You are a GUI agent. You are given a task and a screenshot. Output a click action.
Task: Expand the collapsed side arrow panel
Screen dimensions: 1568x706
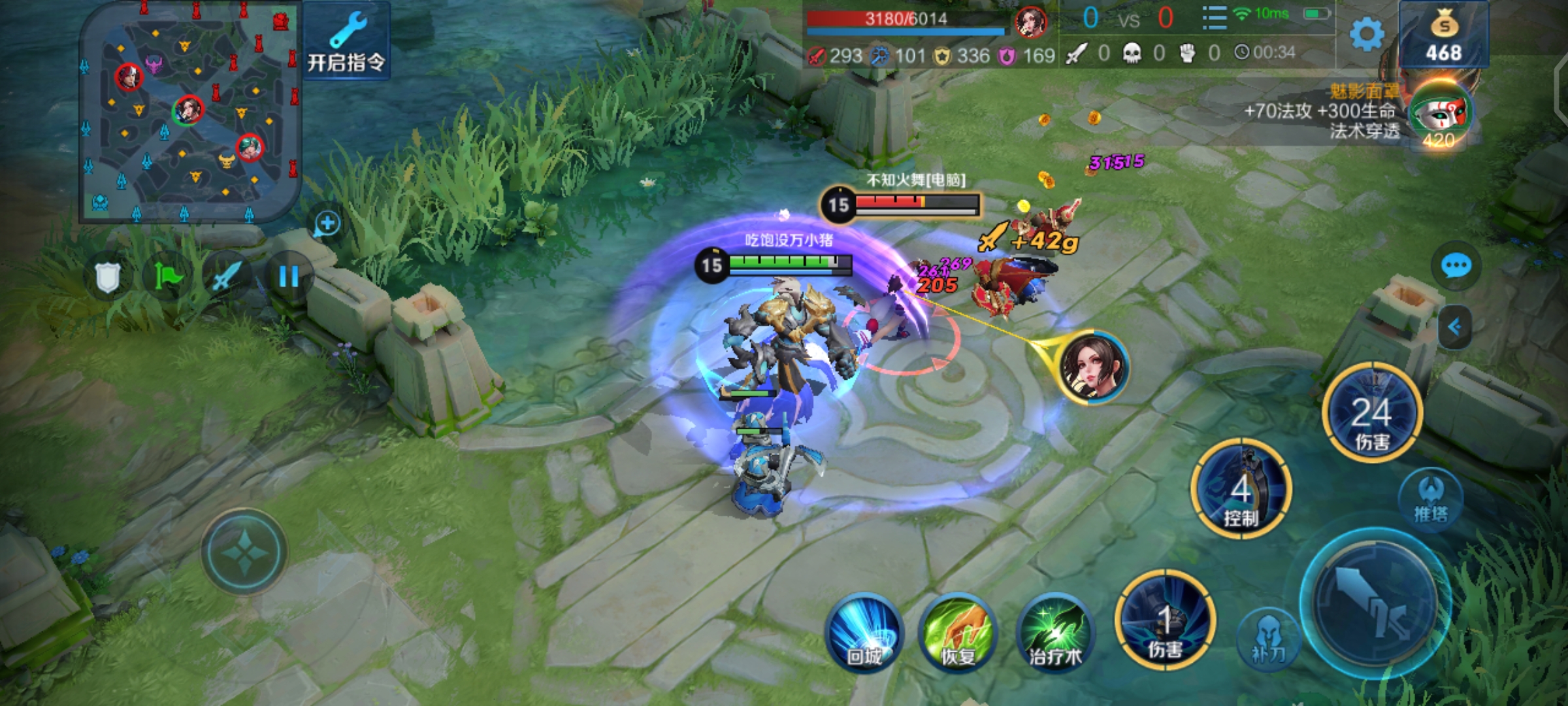pos(1455,327)
